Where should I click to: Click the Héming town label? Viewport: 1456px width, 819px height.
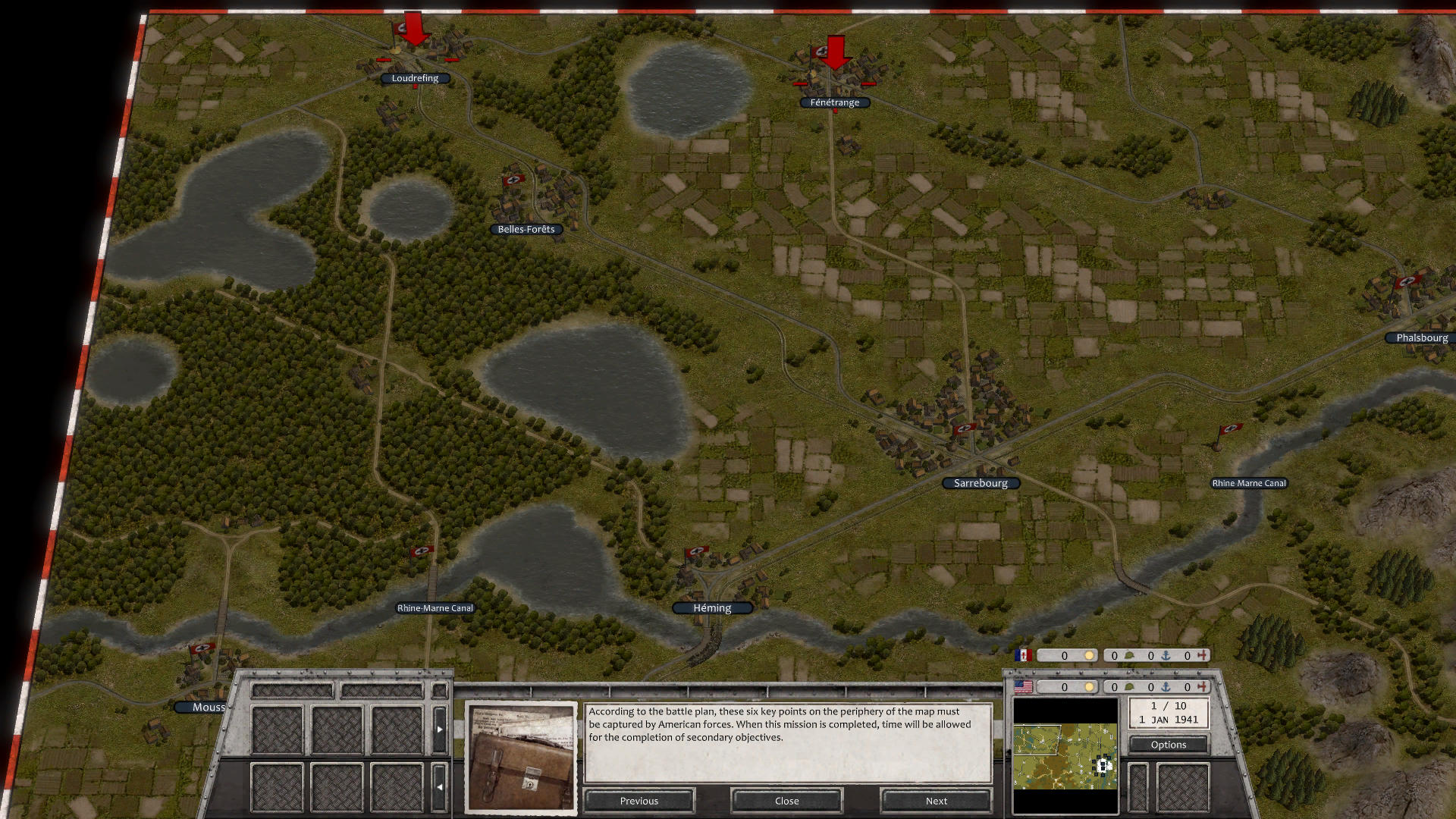(711, 607)
